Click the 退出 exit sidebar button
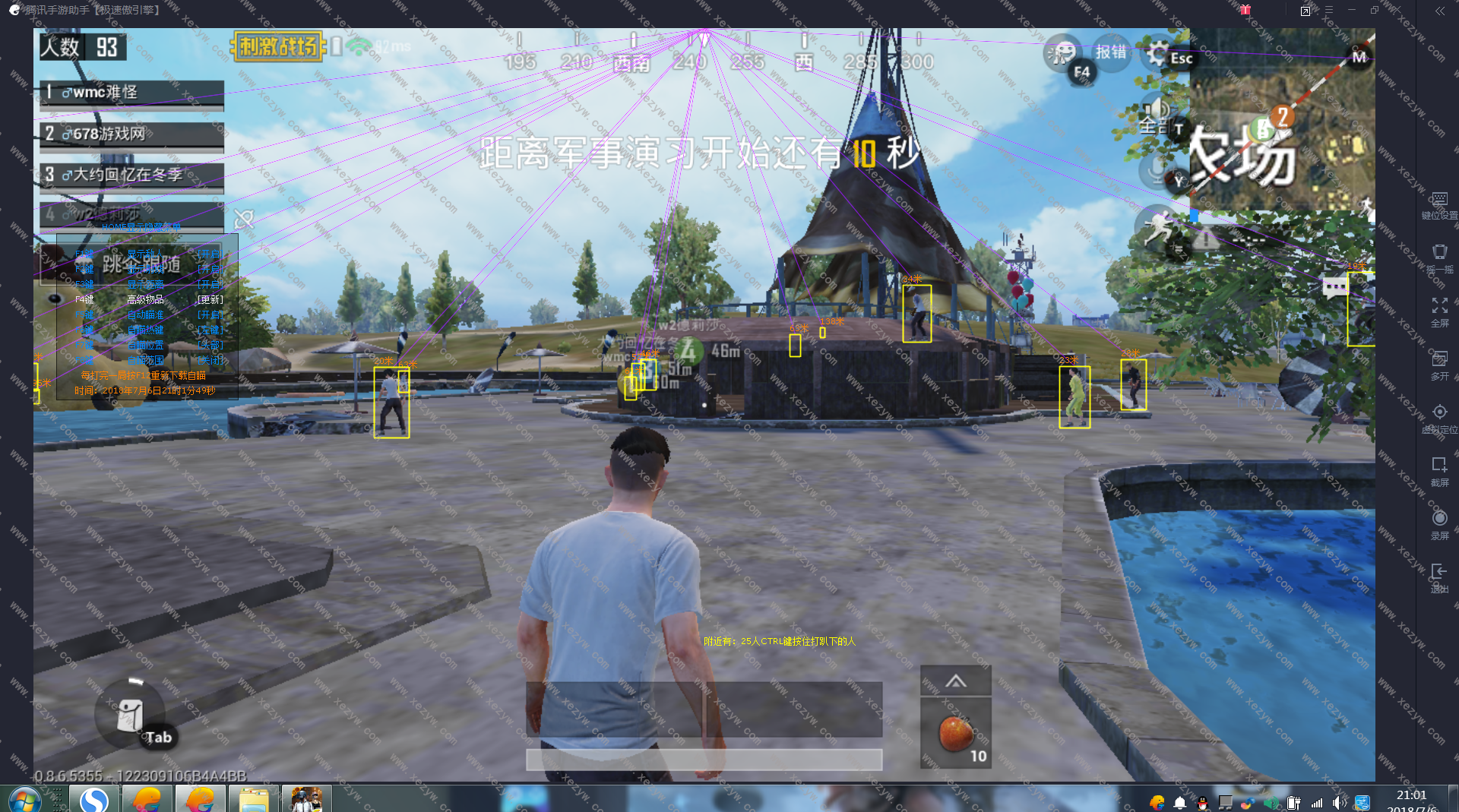 pos(1439,577)
